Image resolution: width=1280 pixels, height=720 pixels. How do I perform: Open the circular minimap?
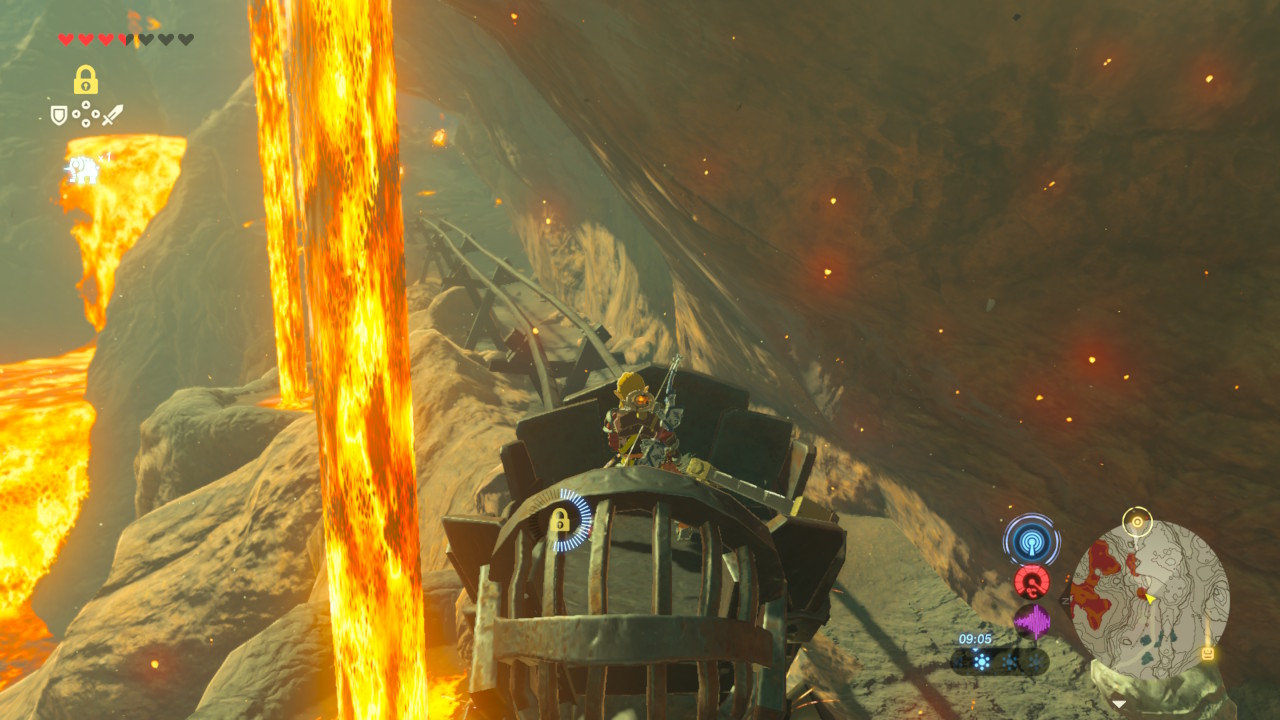1149,598
